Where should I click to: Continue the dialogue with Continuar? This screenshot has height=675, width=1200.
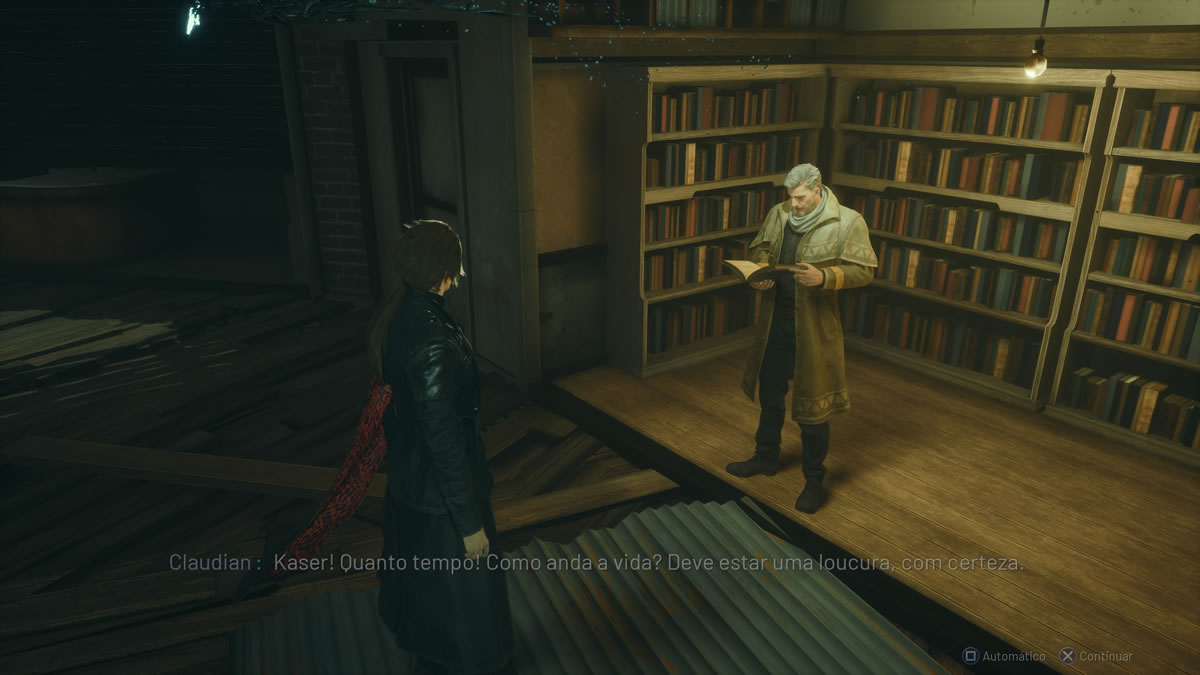pos(1096,656)
